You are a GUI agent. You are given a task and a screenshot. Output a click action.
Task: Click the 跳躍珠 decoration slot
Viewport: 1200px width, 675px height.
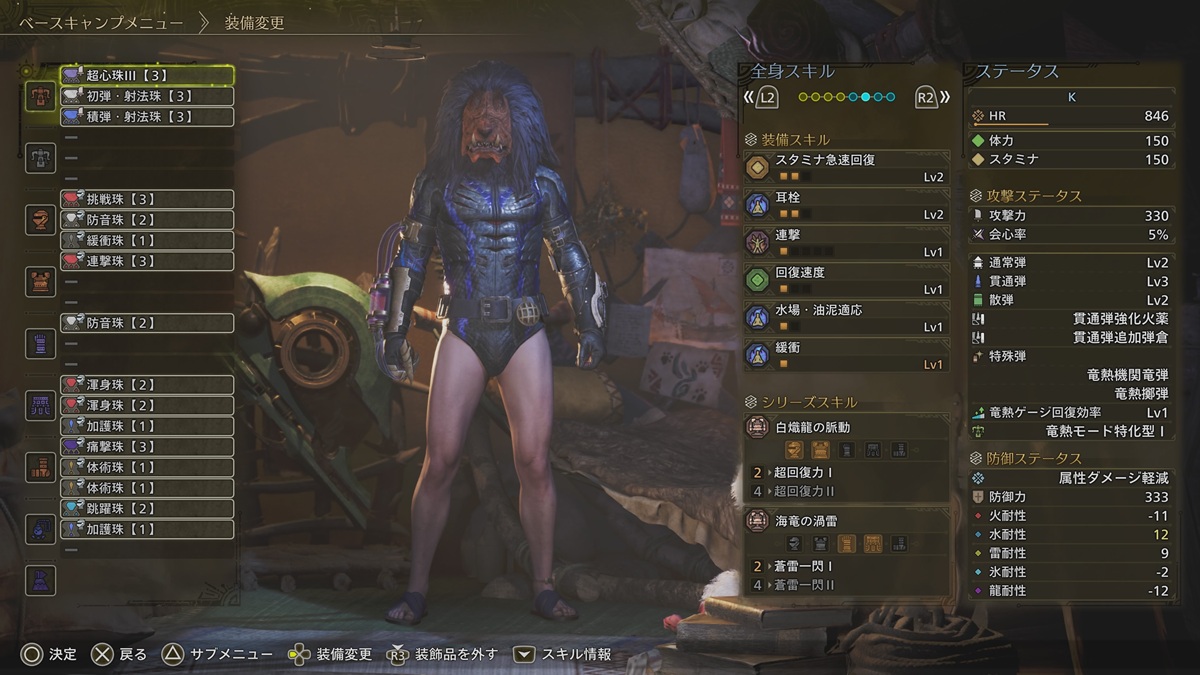pos(147,509)
